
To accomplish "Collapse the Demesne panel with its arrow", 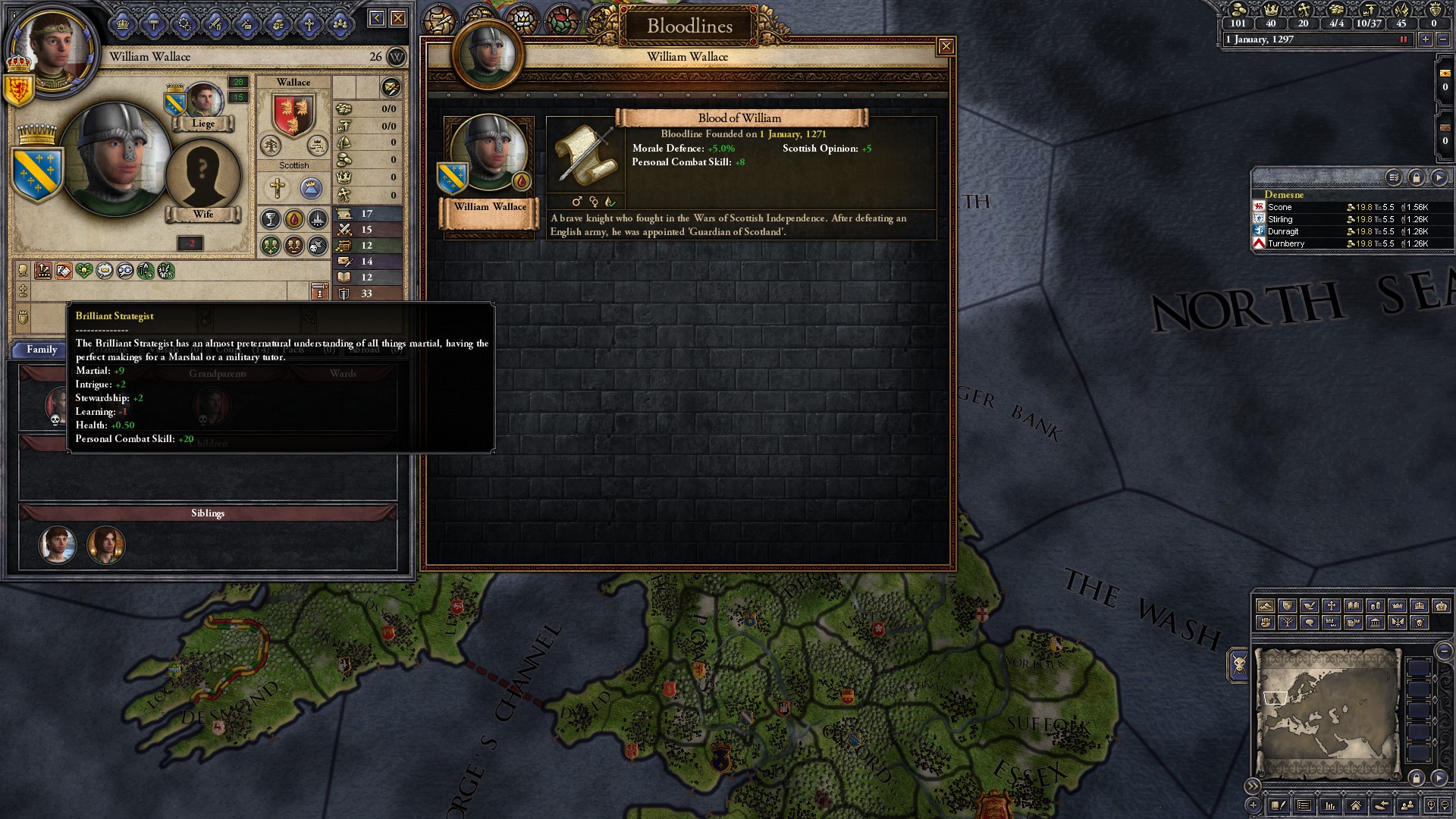I will [x=1439, y=177].
